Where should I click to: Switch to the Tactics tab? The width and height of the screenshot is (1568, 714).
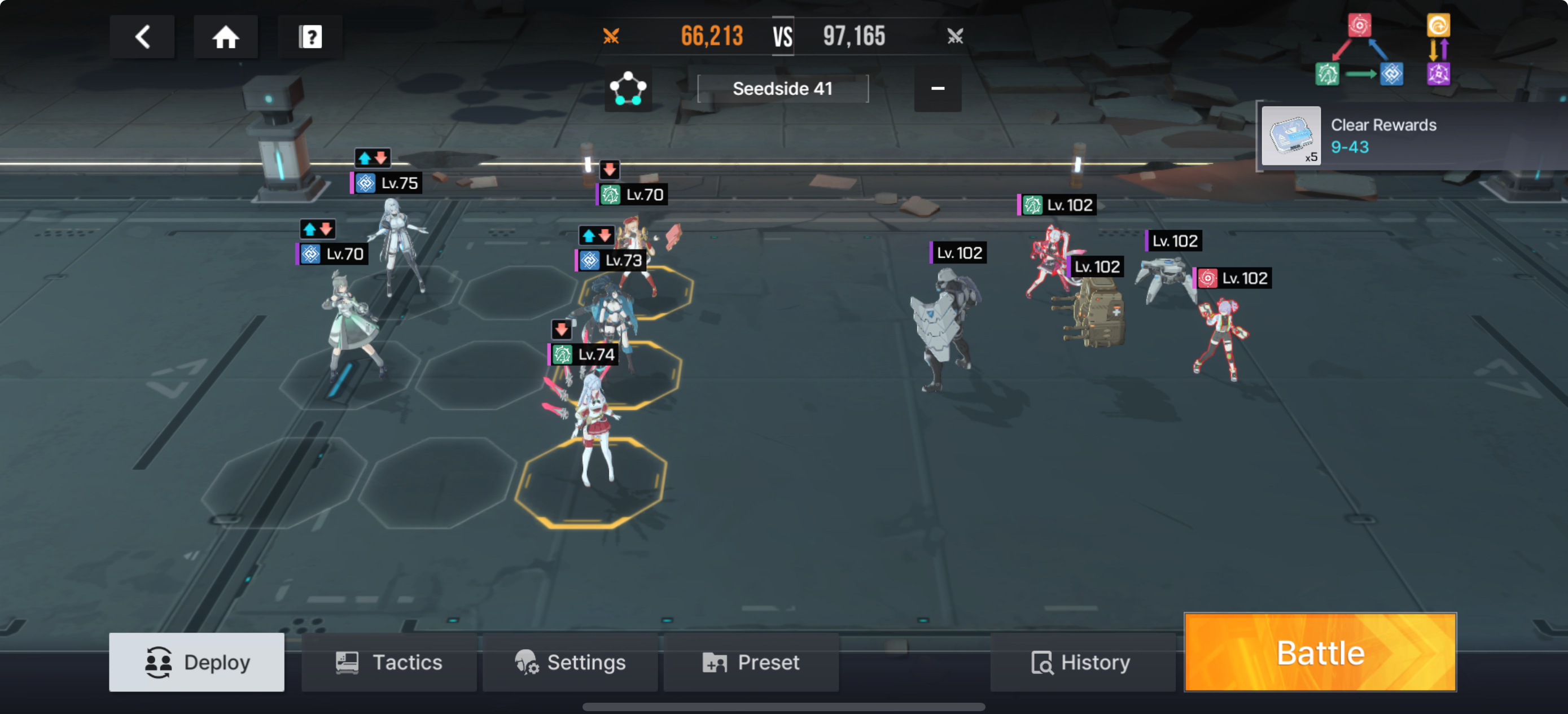tap(389, 662)
